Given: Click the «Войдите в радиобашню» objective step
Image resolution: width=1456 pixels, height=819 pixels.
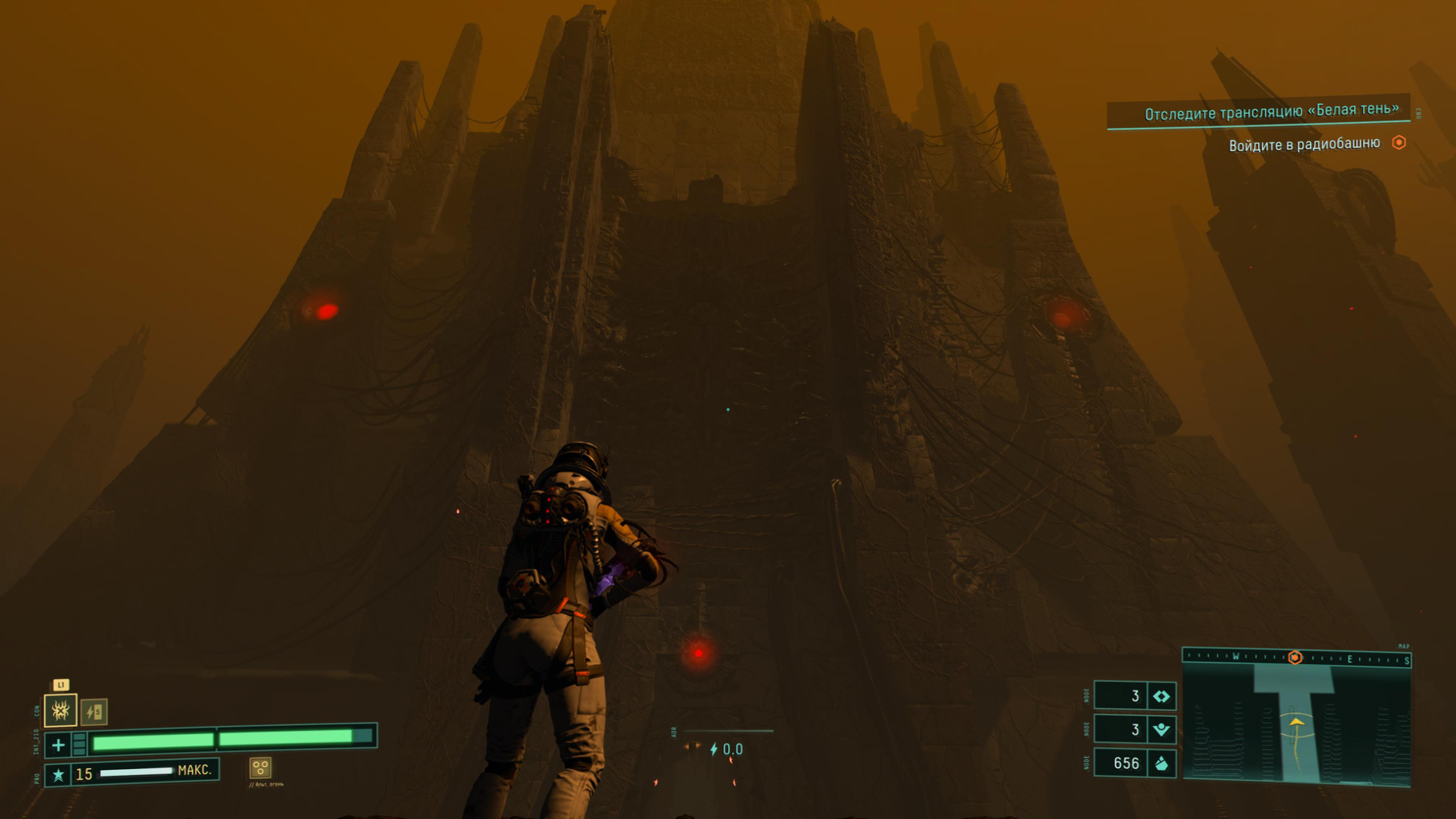Looking at the screenshot, I should click(1304, 144).
